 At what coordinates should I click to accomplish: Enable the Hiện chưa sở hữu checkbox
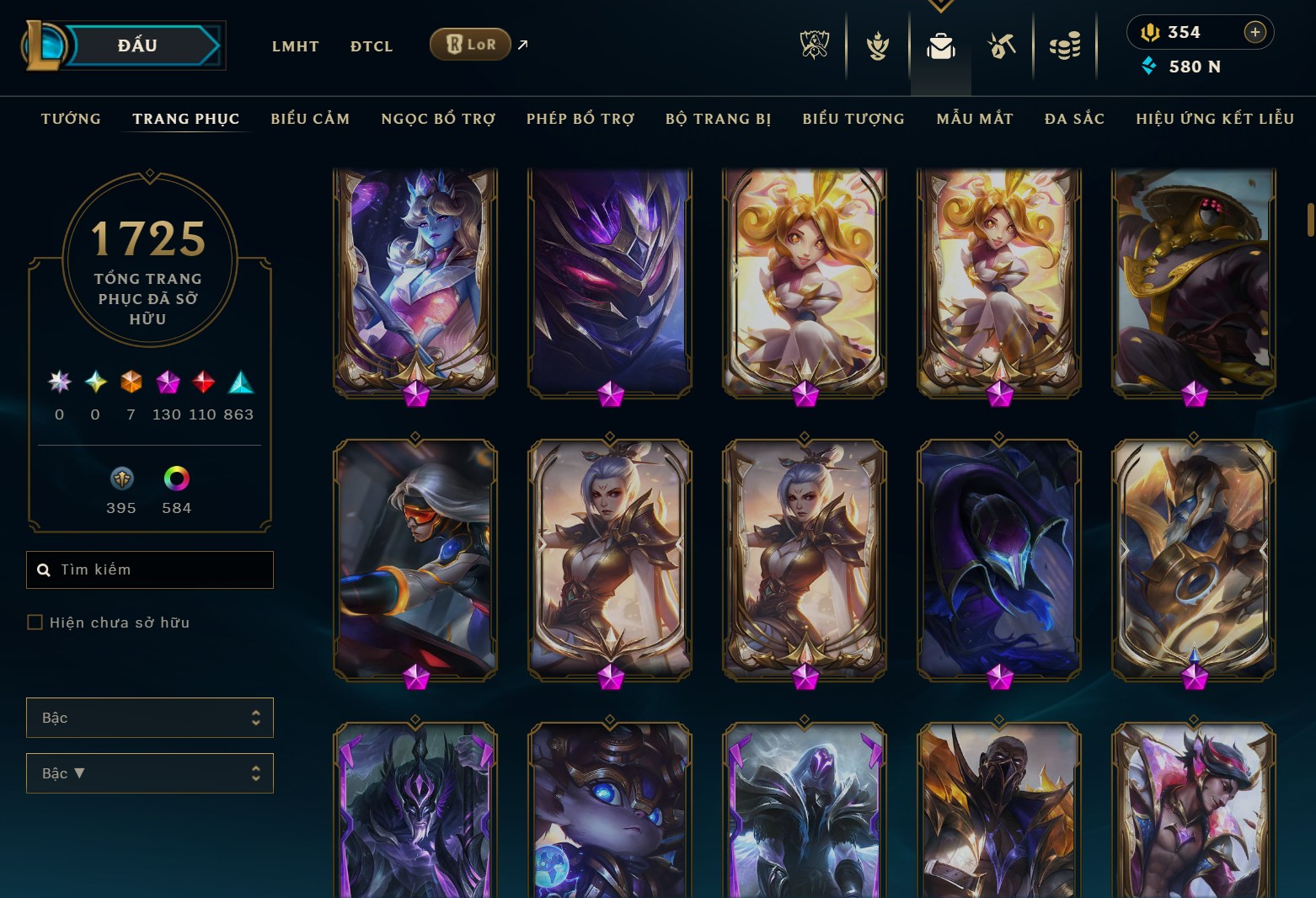(35, 622)
